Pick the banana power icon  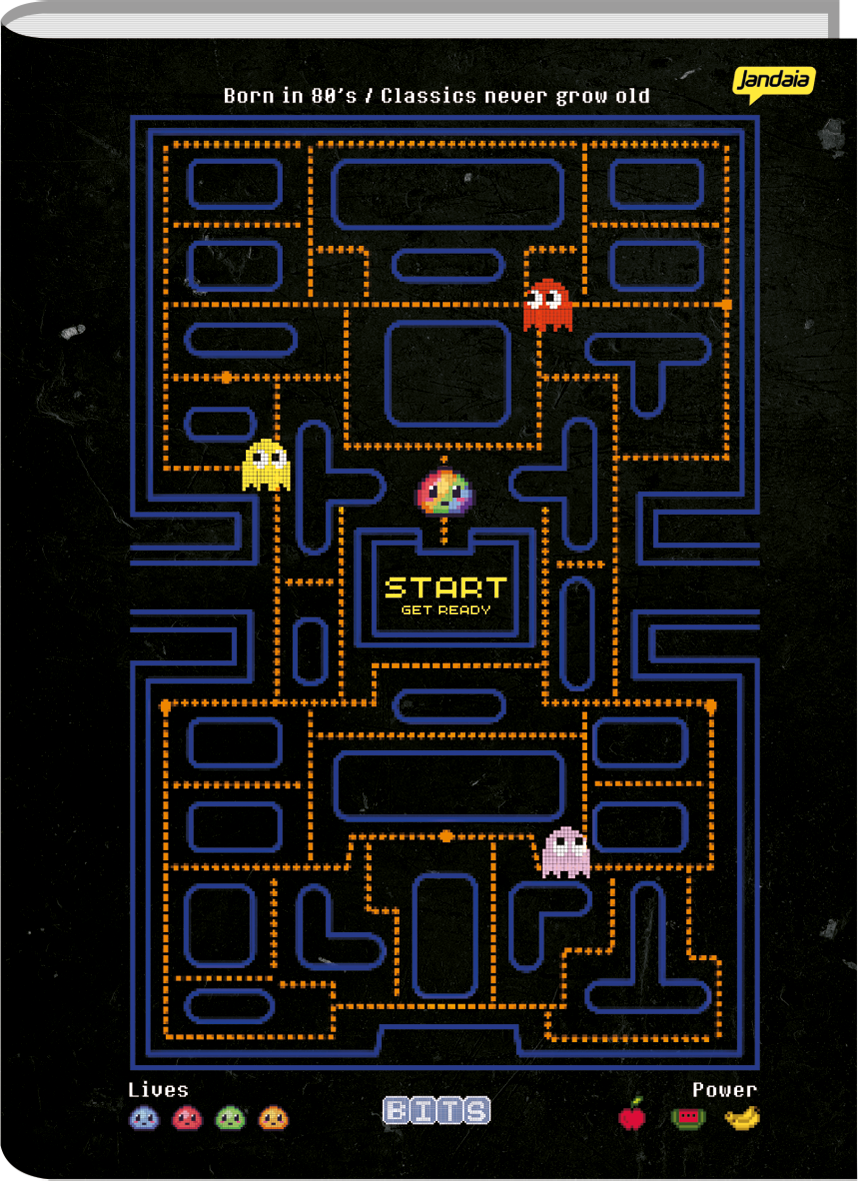(742, 1117)
